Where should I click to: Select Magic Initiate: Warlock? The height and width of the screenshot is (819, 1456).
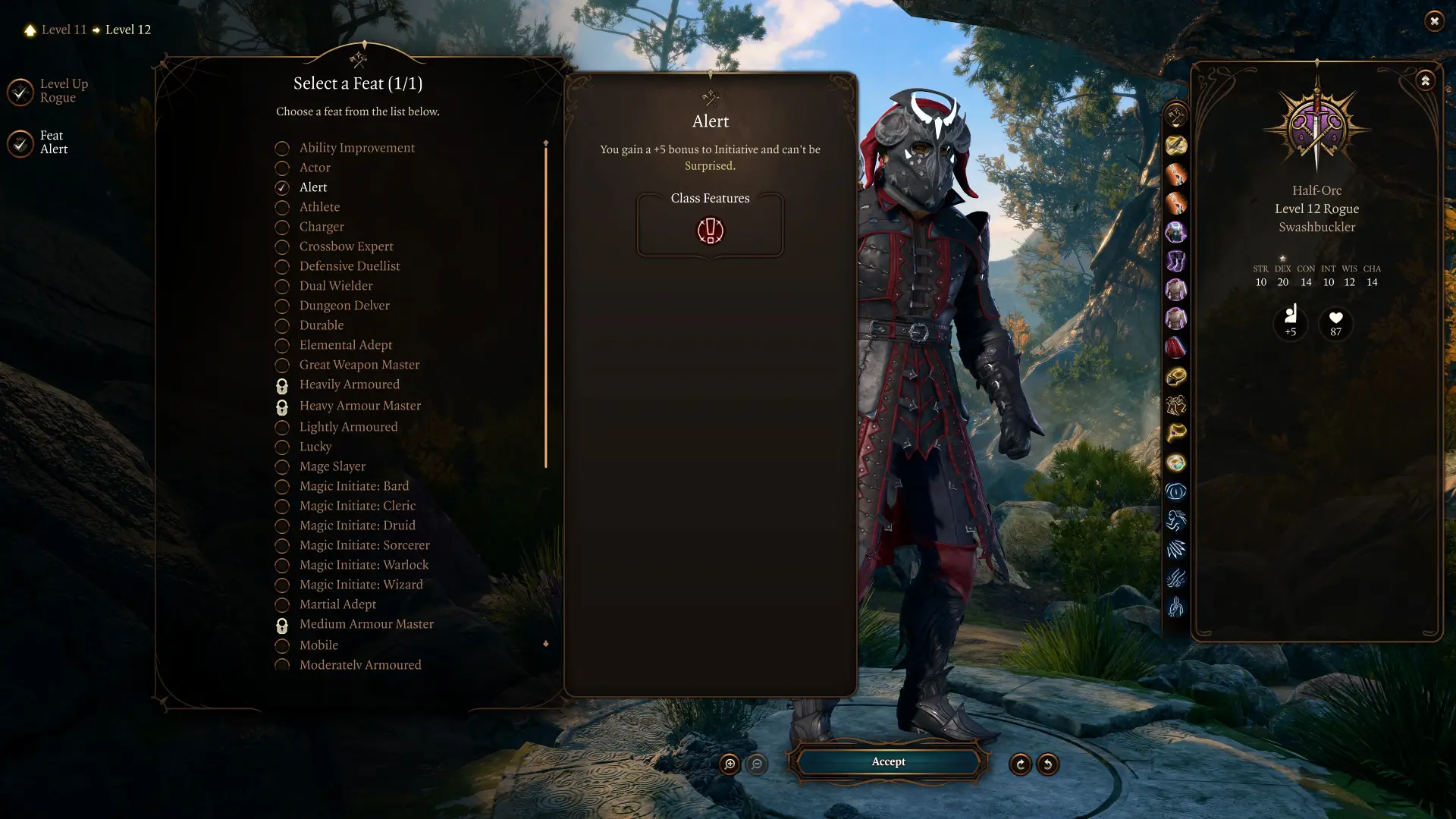pyautogui.click(x=363, y=565)
